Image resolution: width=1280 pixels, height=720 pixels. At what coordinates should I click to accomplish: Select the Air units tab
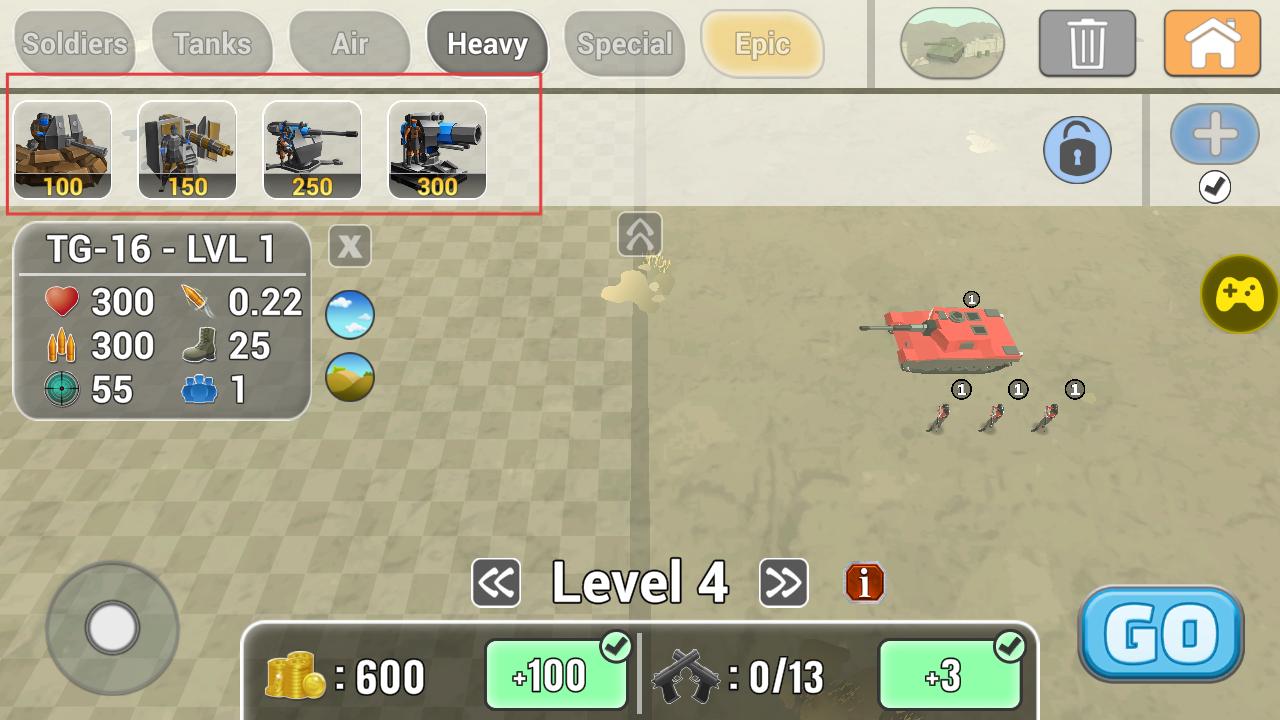click(350, 44)
